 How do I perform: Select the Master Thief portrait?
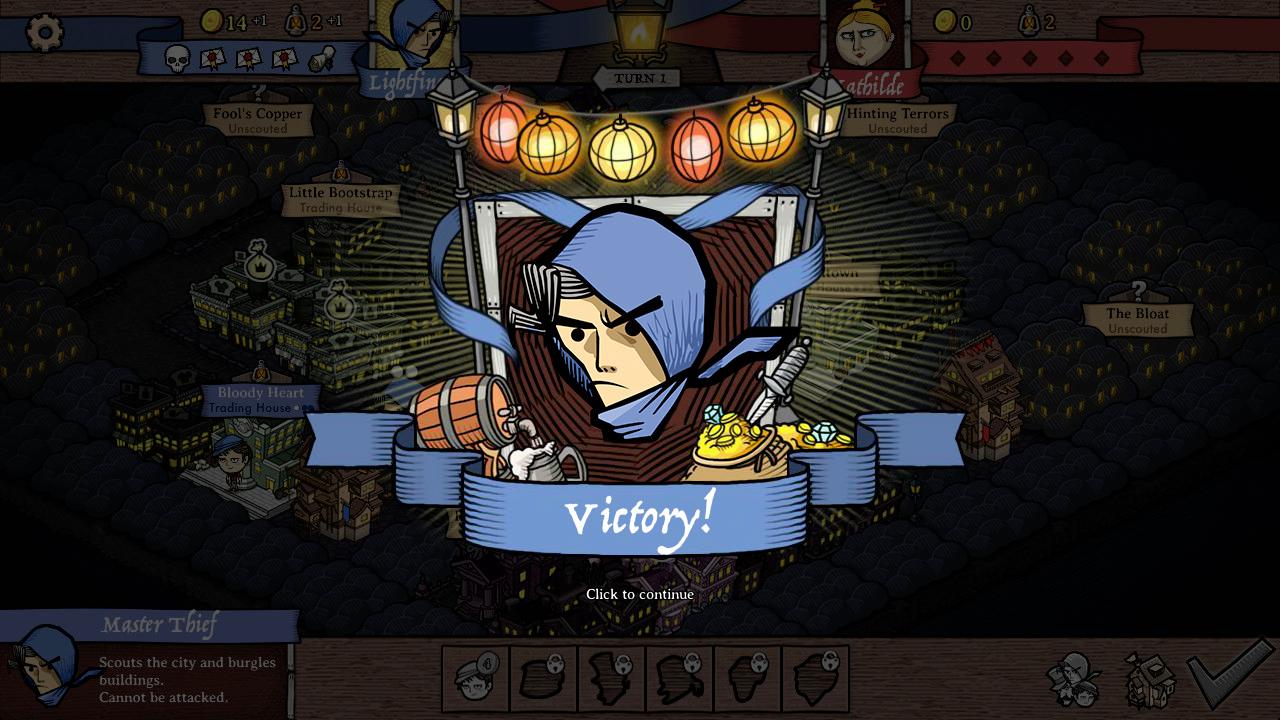(x=45, y=666)
